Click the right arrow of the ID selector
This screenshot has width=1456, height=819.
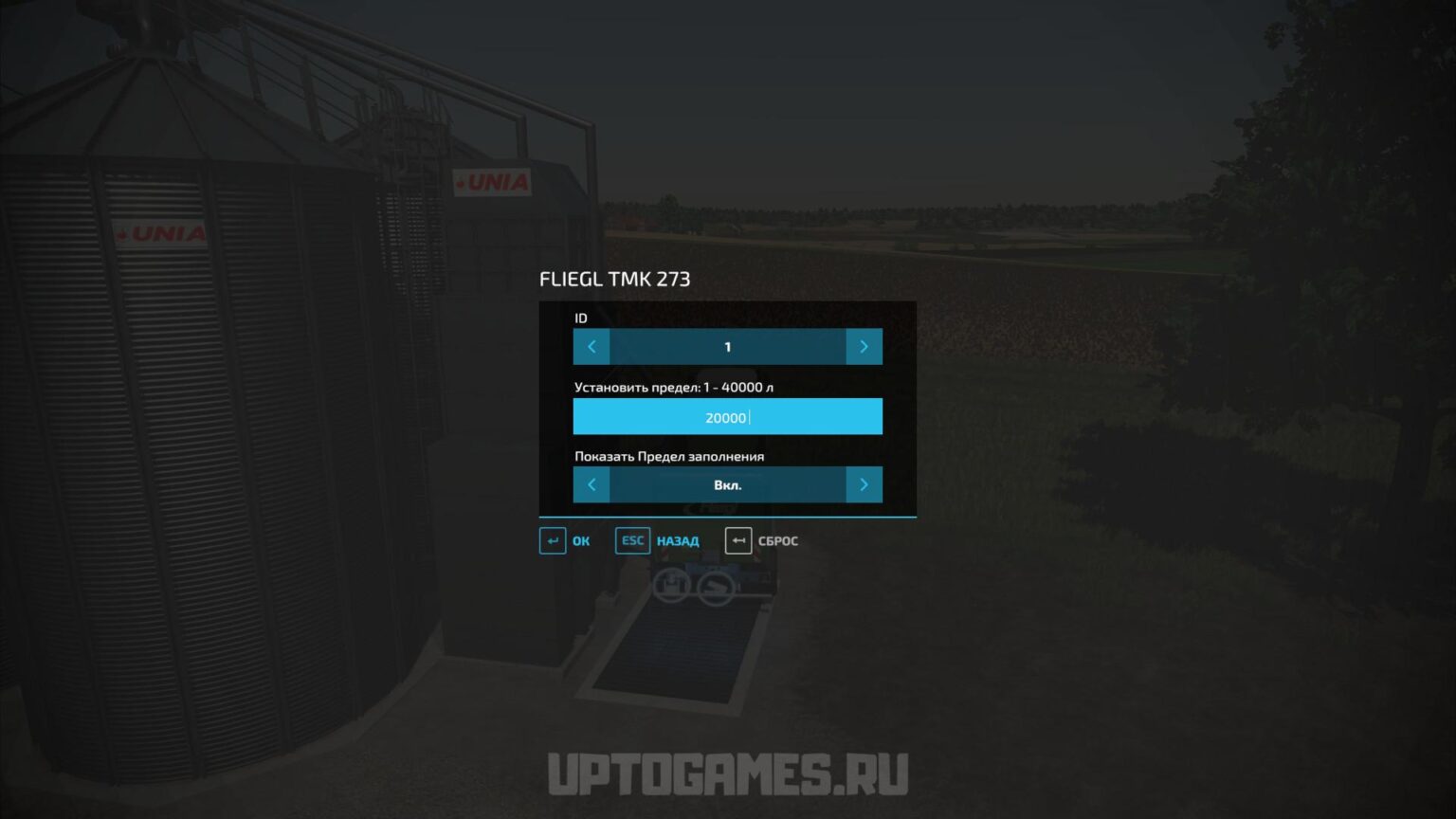pyautogui.click(x=864, y=346)
